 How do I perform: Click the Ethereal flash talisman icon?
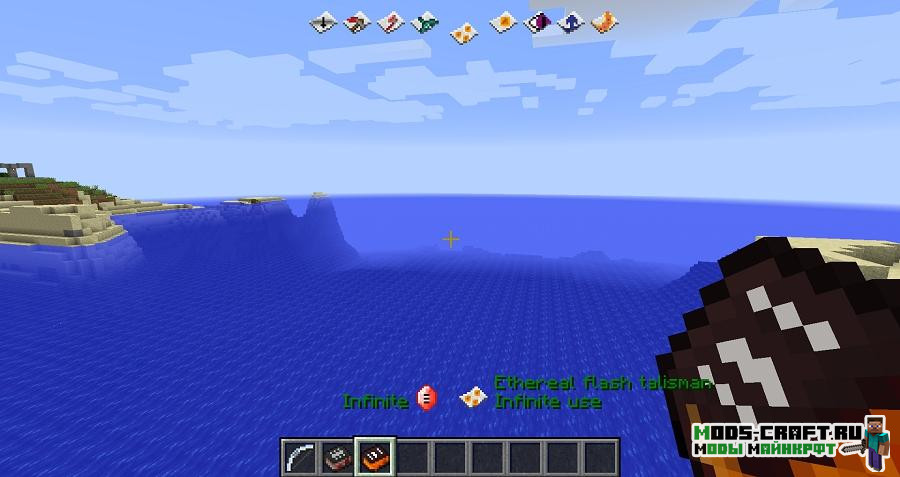[x=472, y=398]
